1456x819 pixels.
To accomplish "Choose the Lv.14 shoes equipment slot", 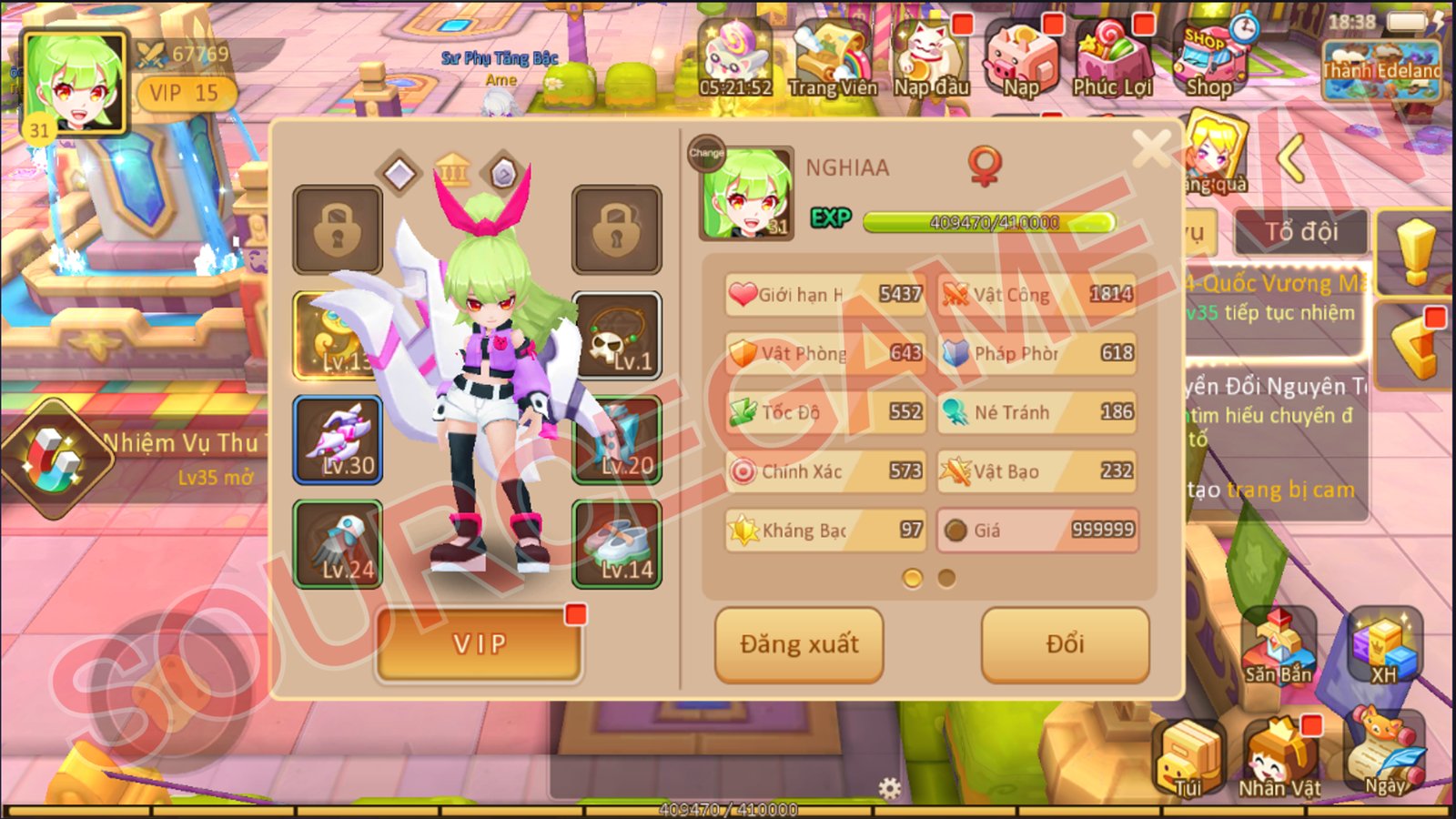I will coord(617,544).
